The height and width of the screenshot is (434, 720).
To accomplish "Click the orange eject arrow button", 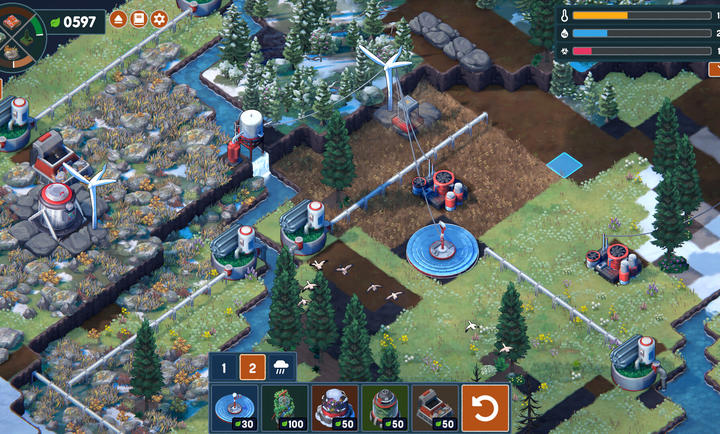I will pos(119,19).
